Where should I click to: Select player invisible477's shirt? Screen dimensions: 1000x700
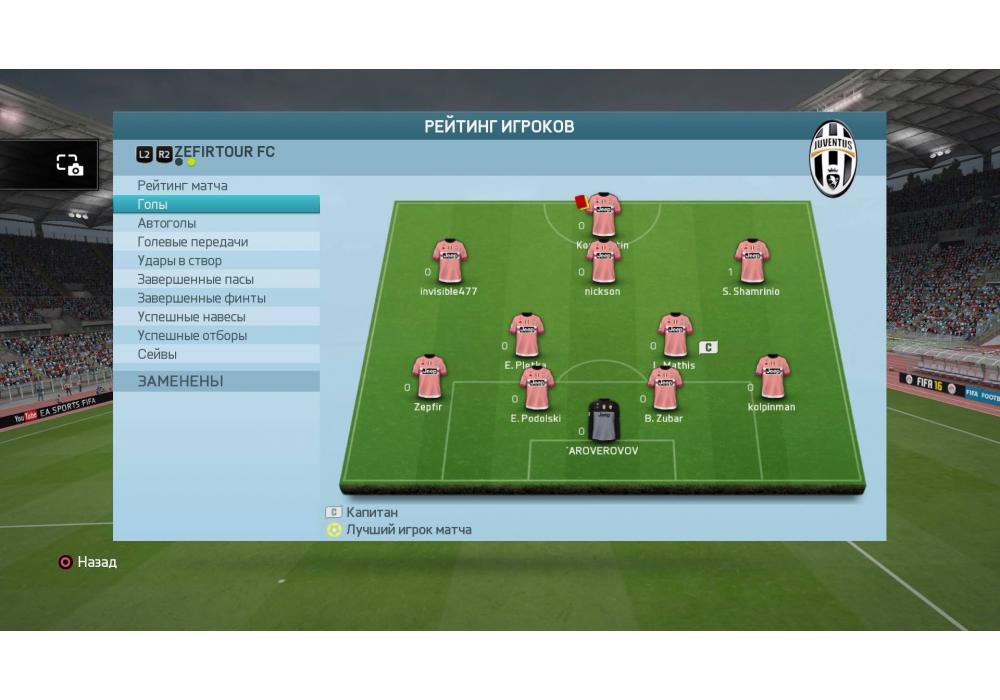coord(449,262)
